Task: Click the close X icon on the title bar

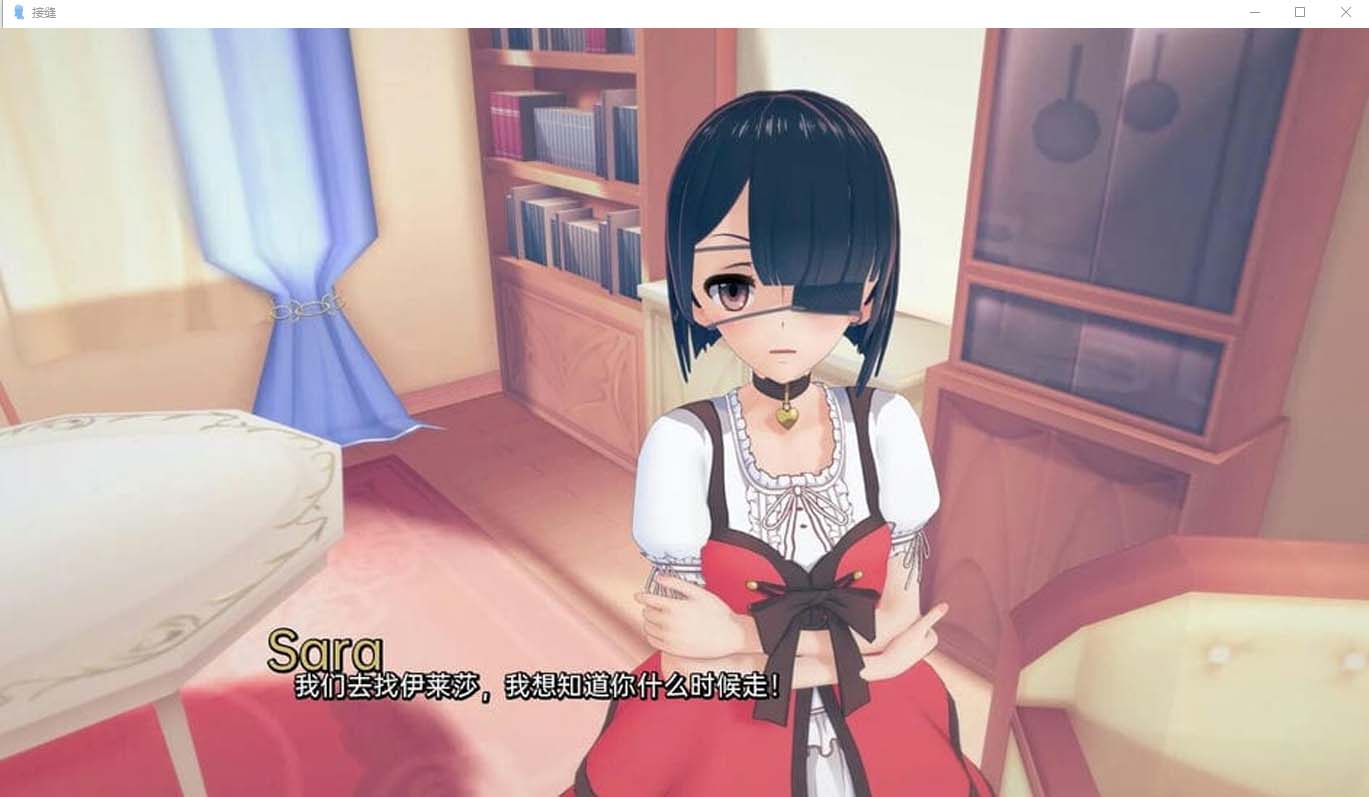Action: (1345, 12)
